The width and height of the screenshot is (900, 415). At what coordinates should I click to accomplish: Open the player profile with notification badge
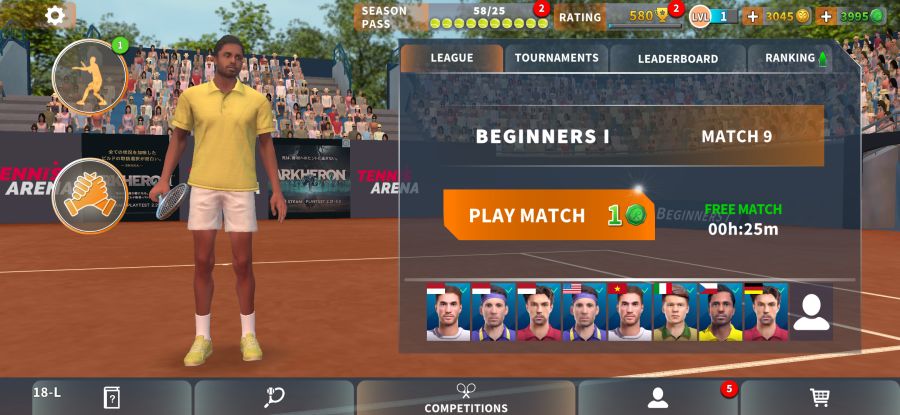pyautogui.click(x=657, y=397)
